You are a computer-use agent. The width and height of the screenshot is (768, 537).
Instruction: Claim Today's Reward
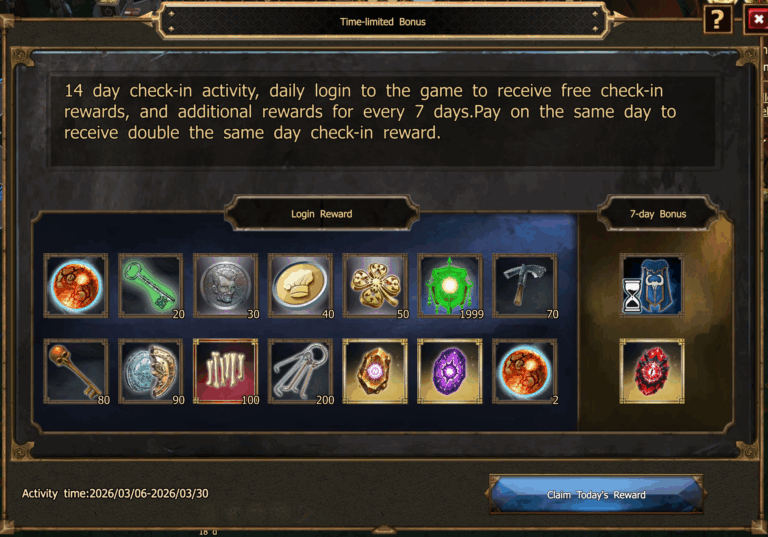pos(596,494)
